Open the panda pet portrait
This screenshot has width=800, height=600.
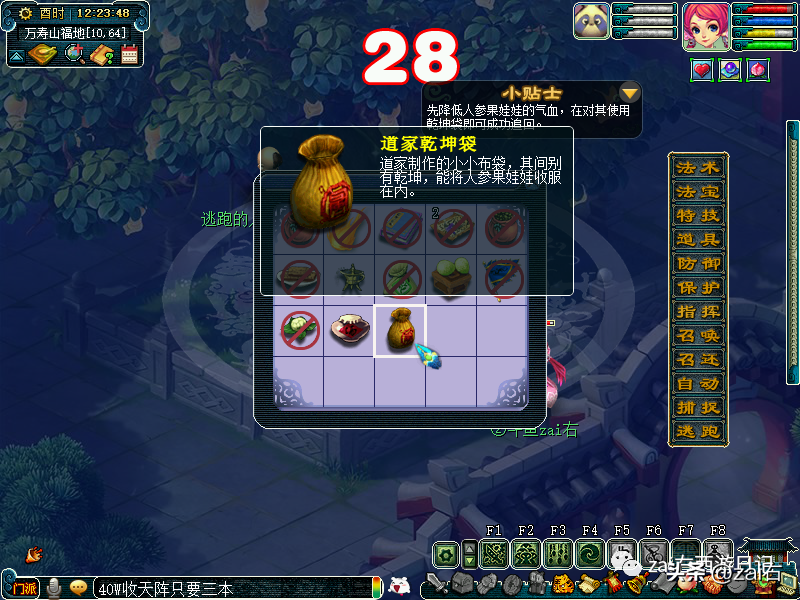pyautogui.click(x=591, y=22)
